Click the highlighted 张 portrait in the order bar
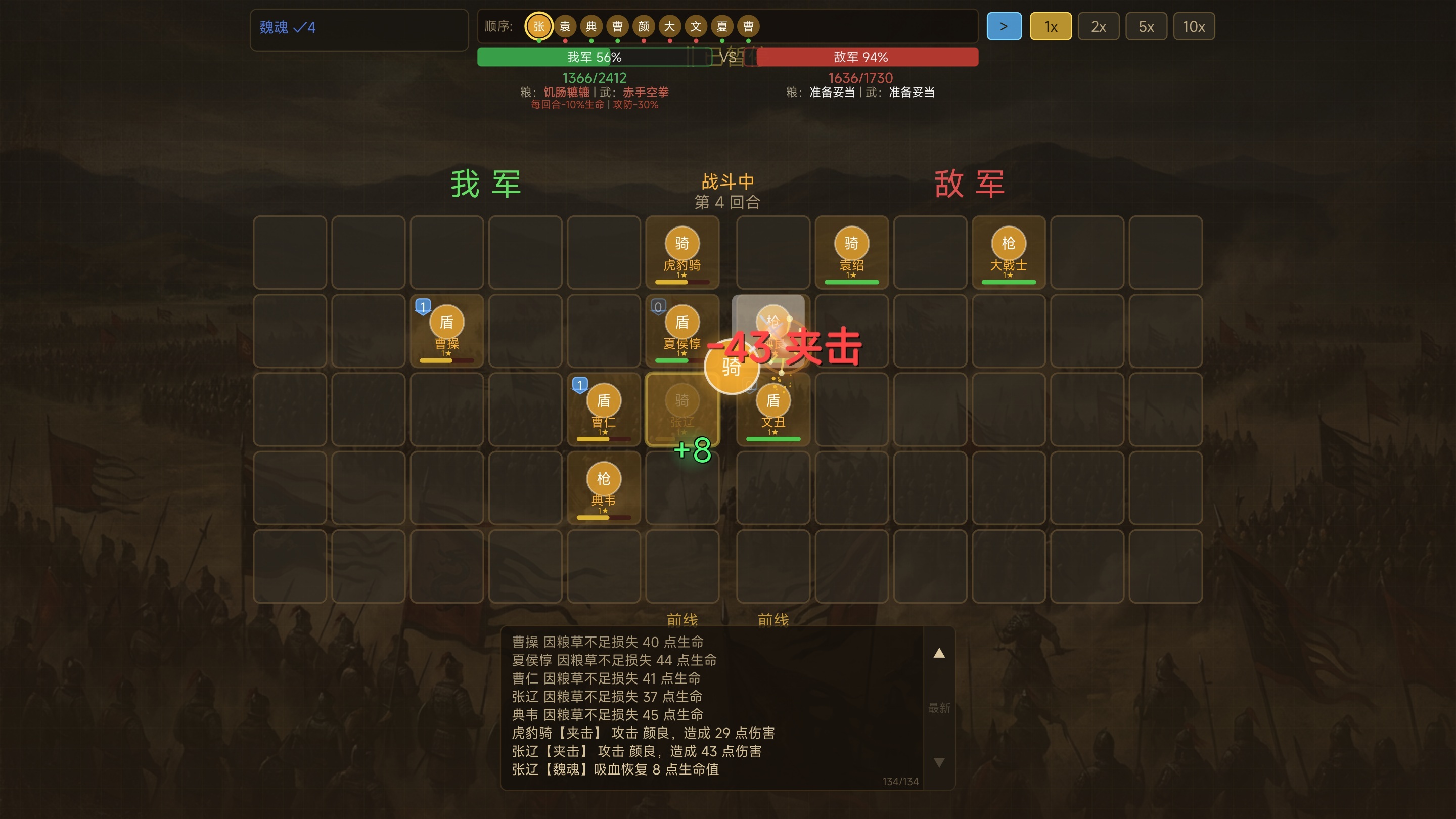 (x=538, y=26)
